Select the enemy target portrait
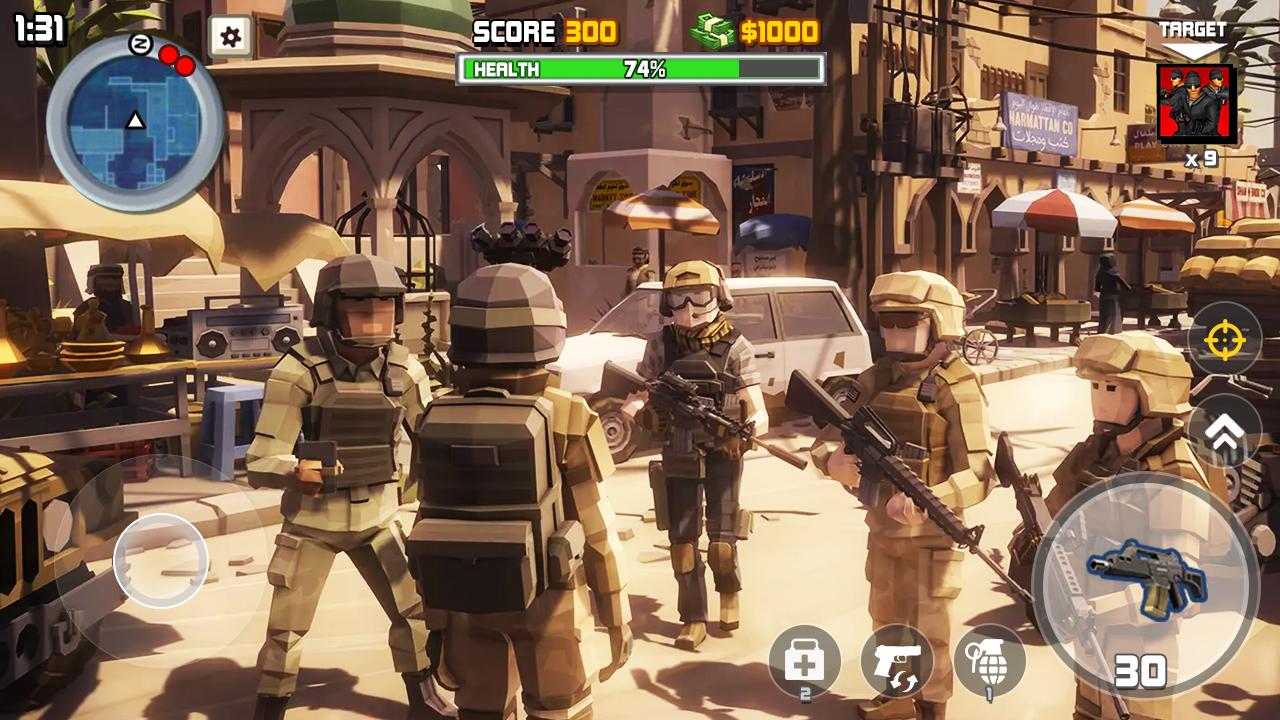Screen dimensions: 1280x720 point(1196,105)
